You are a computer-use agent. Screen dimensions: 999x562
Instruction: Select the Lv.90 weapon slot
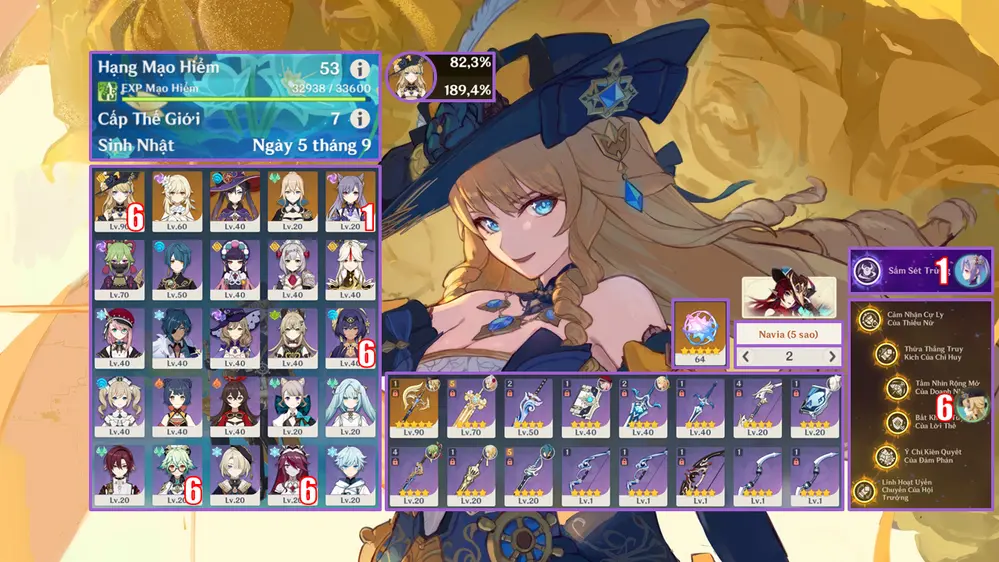click(416, 407)
